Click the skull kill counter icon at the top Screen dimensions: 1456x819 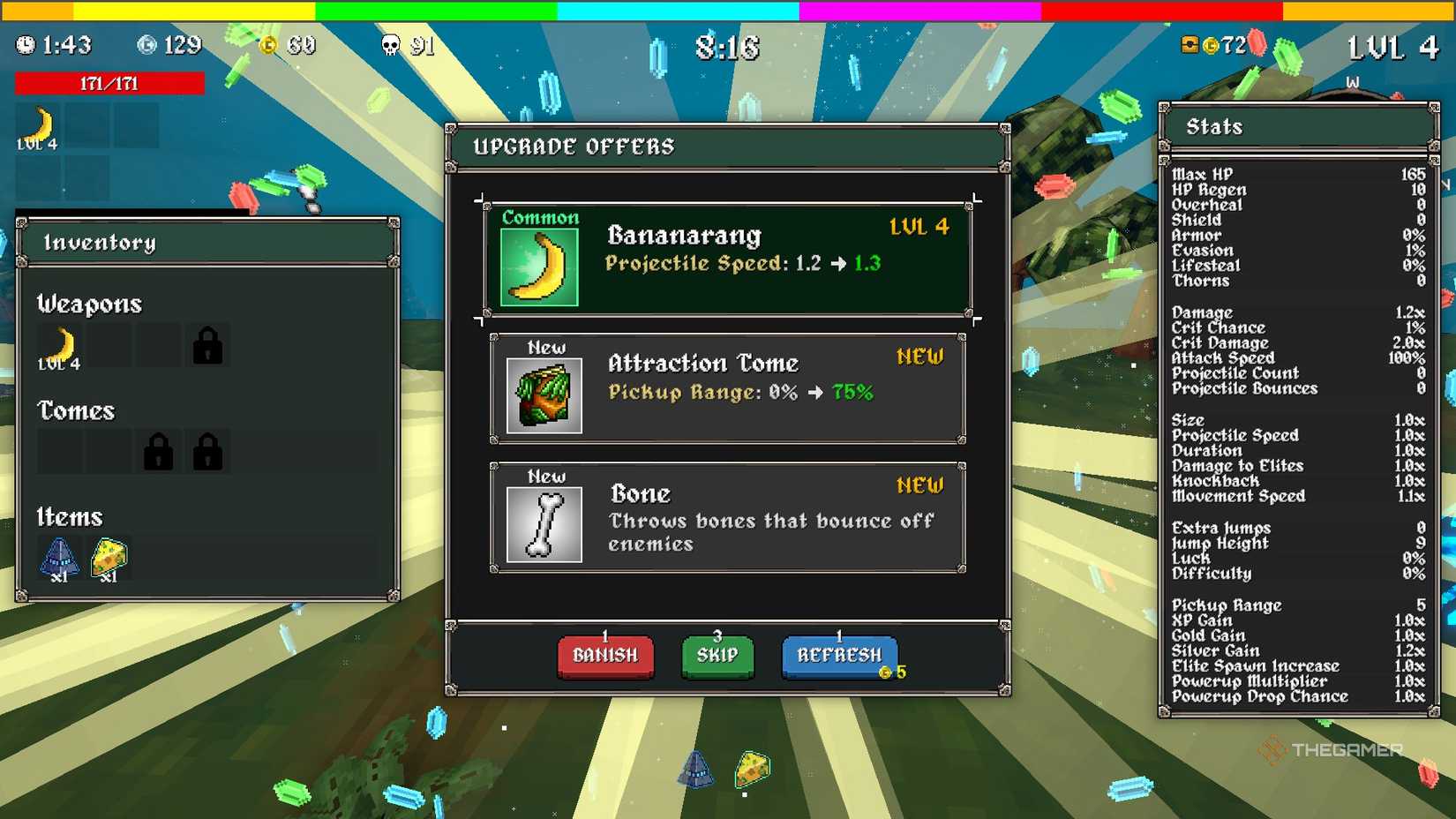coord(389,44)
